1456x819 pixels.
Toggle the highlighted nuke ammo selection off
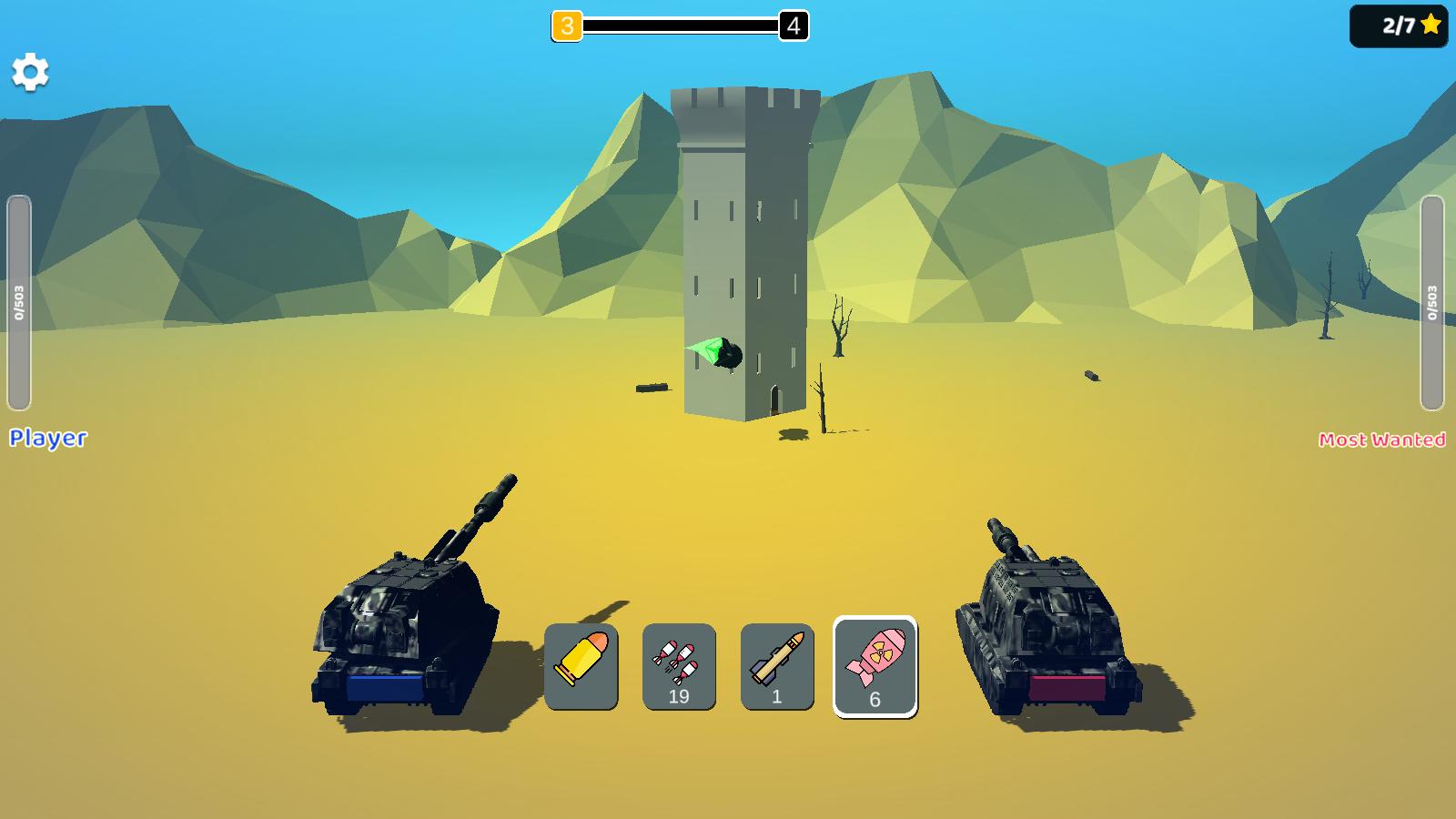[x=874, y=664]
